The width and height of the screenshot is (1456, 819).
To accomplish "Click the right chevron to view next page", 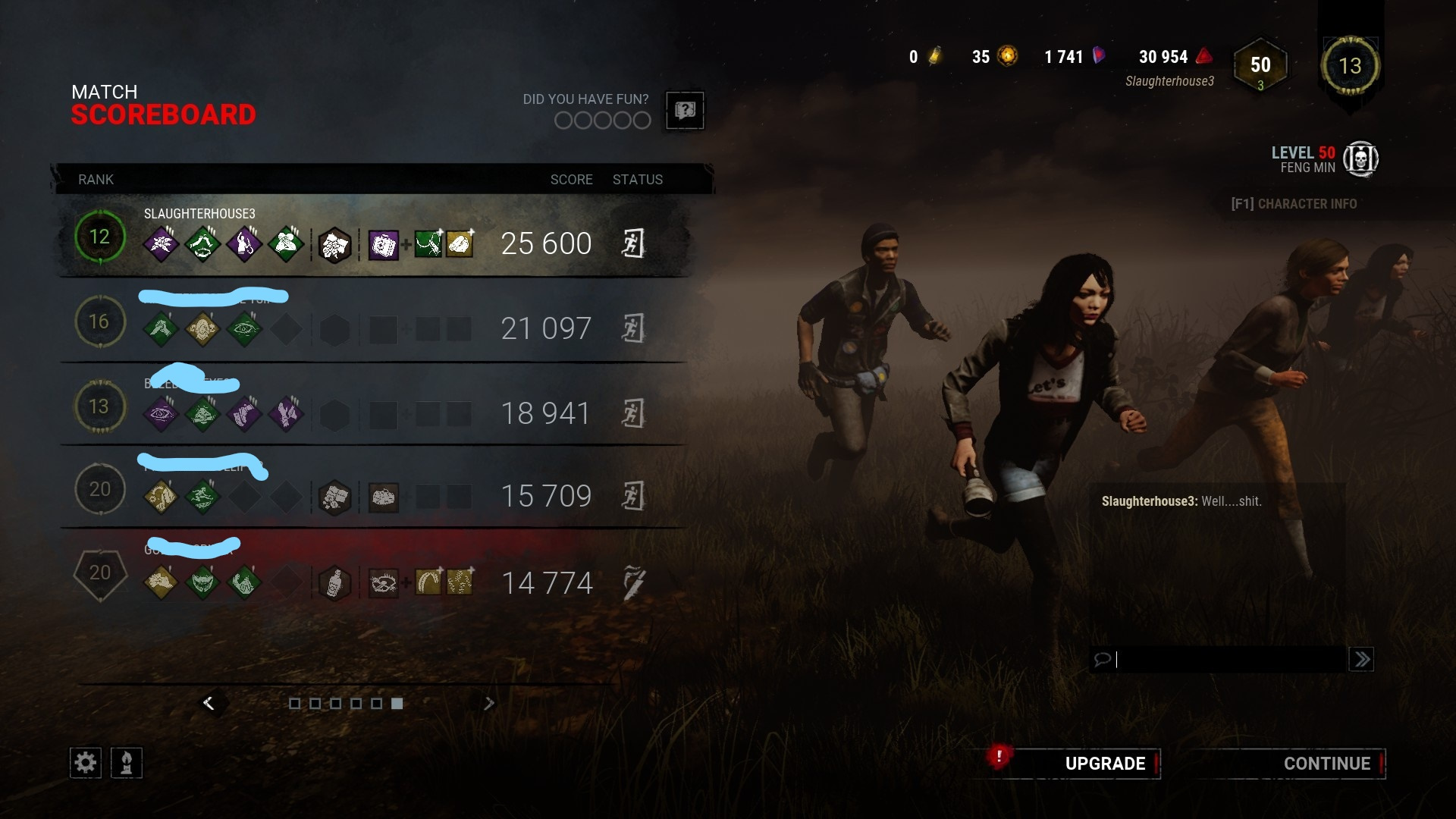I will tap(489, 703).
